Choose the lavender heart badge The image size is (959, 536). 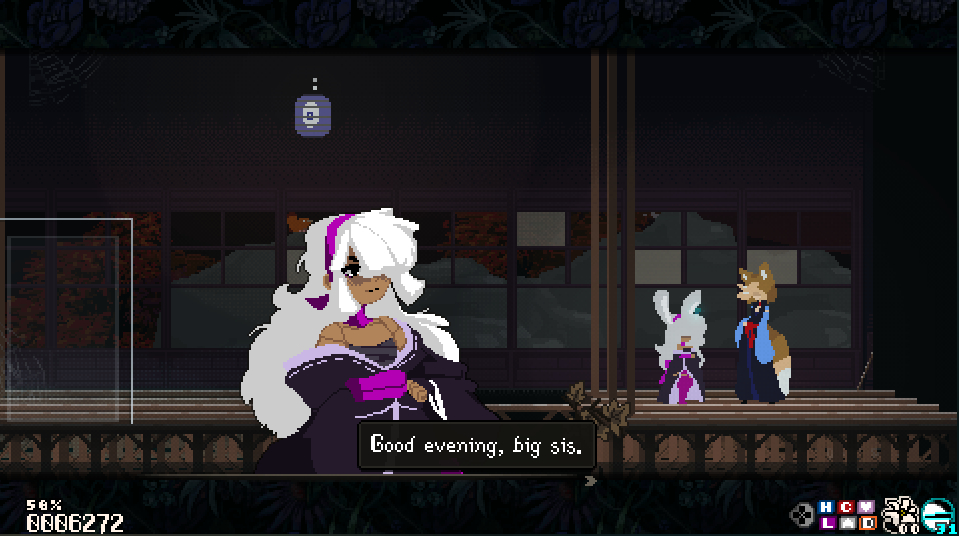[867, 507]
